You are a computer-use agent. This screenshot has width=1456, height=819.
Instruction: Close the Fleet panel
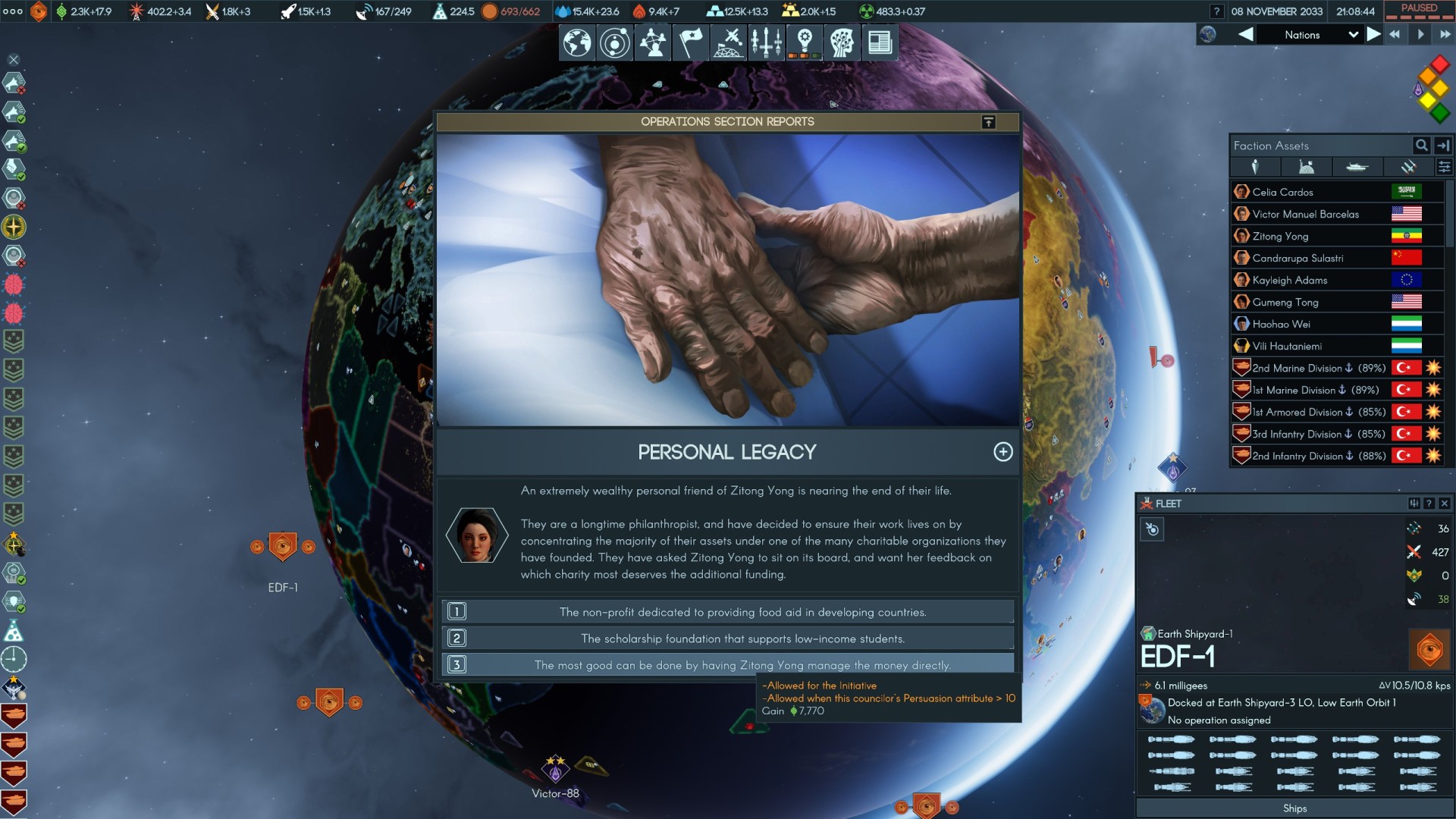pyautogui.click(x=1445, y=504)
